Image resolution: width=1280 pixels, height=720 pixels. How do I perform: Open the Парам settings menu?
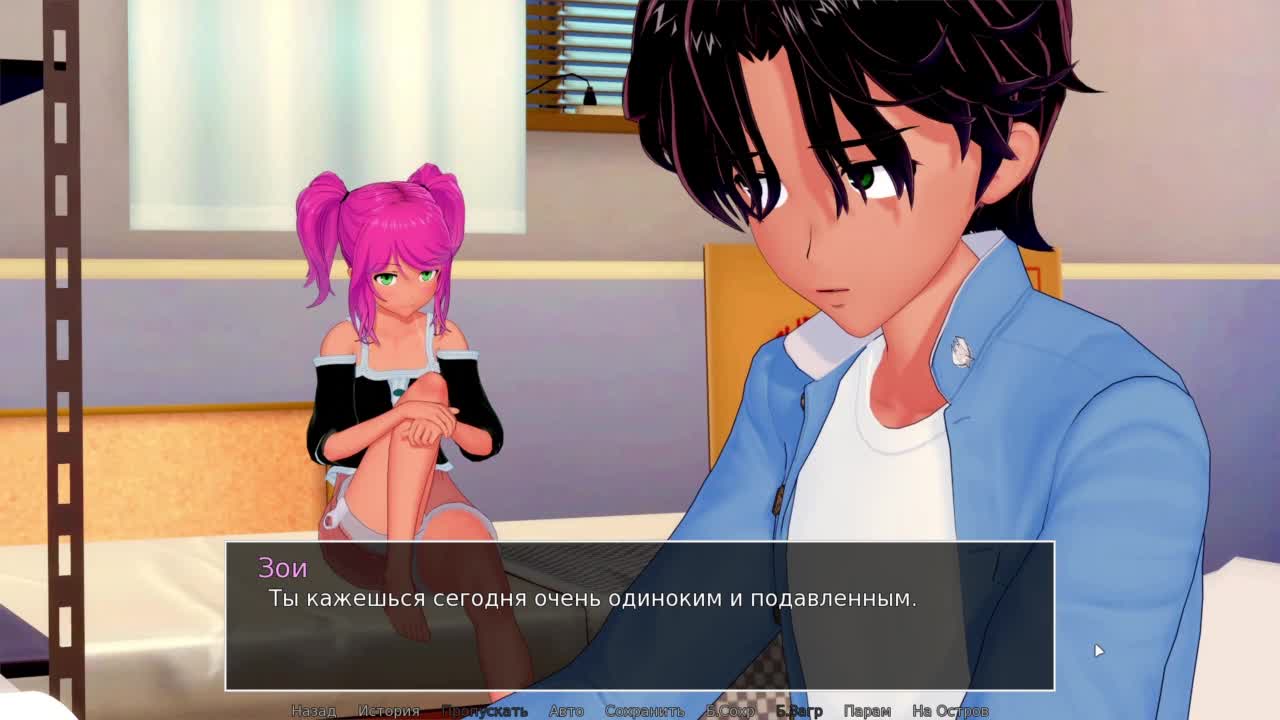point(867,711)
